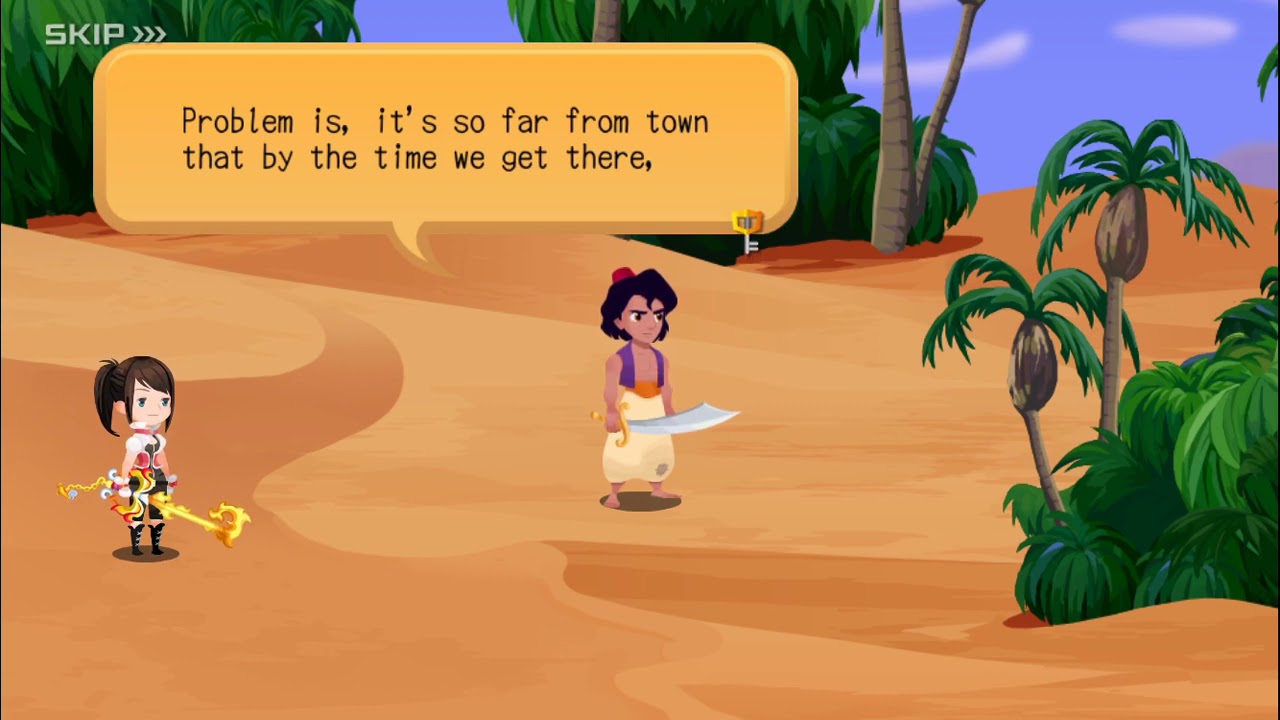This screenshot has width=1280, height=720.
Task: Advance the dialogue via the keyblade icon
Action: (x=747, y=231)
